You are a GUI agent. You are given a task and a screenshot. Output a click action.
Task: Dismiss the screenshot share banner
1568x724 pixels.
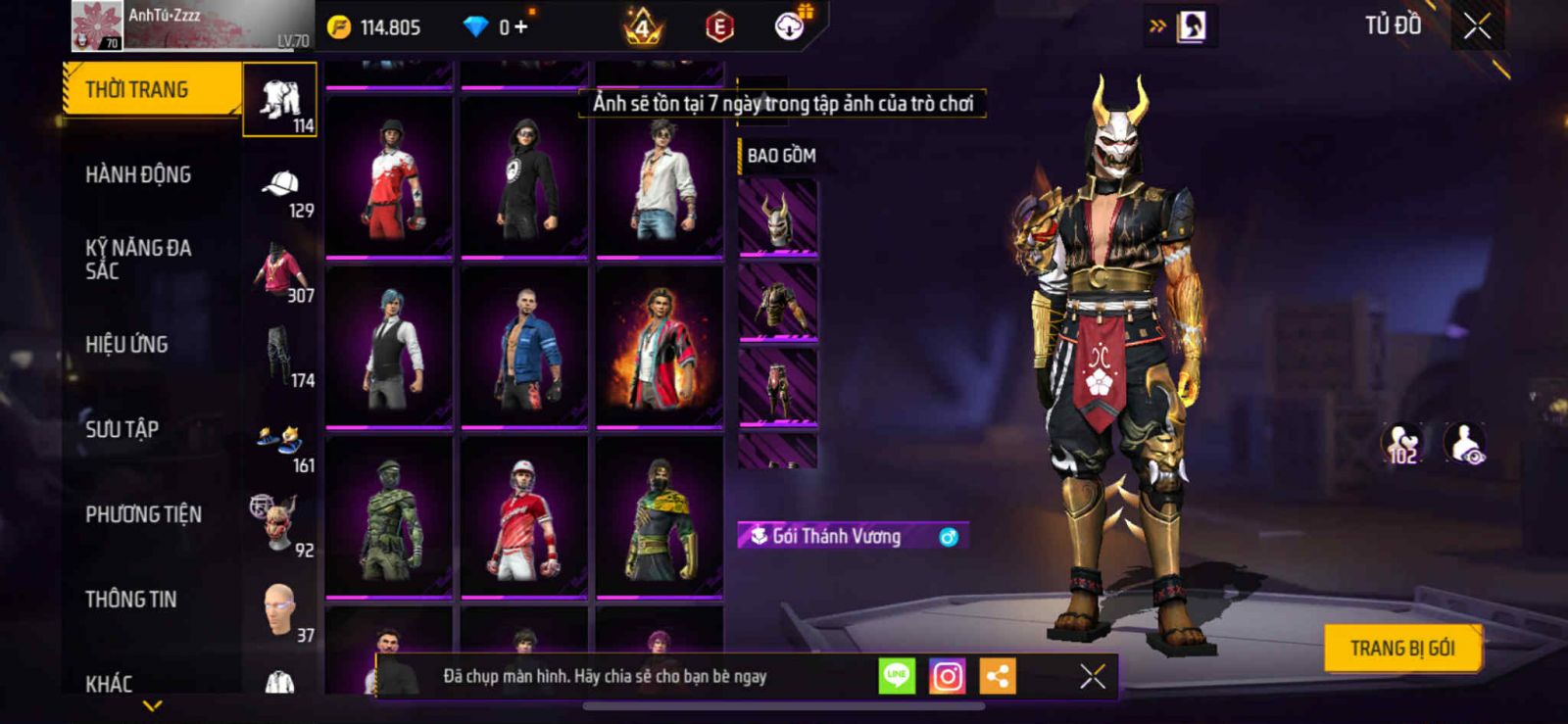pyautogui.click(x=1092, y=676)
